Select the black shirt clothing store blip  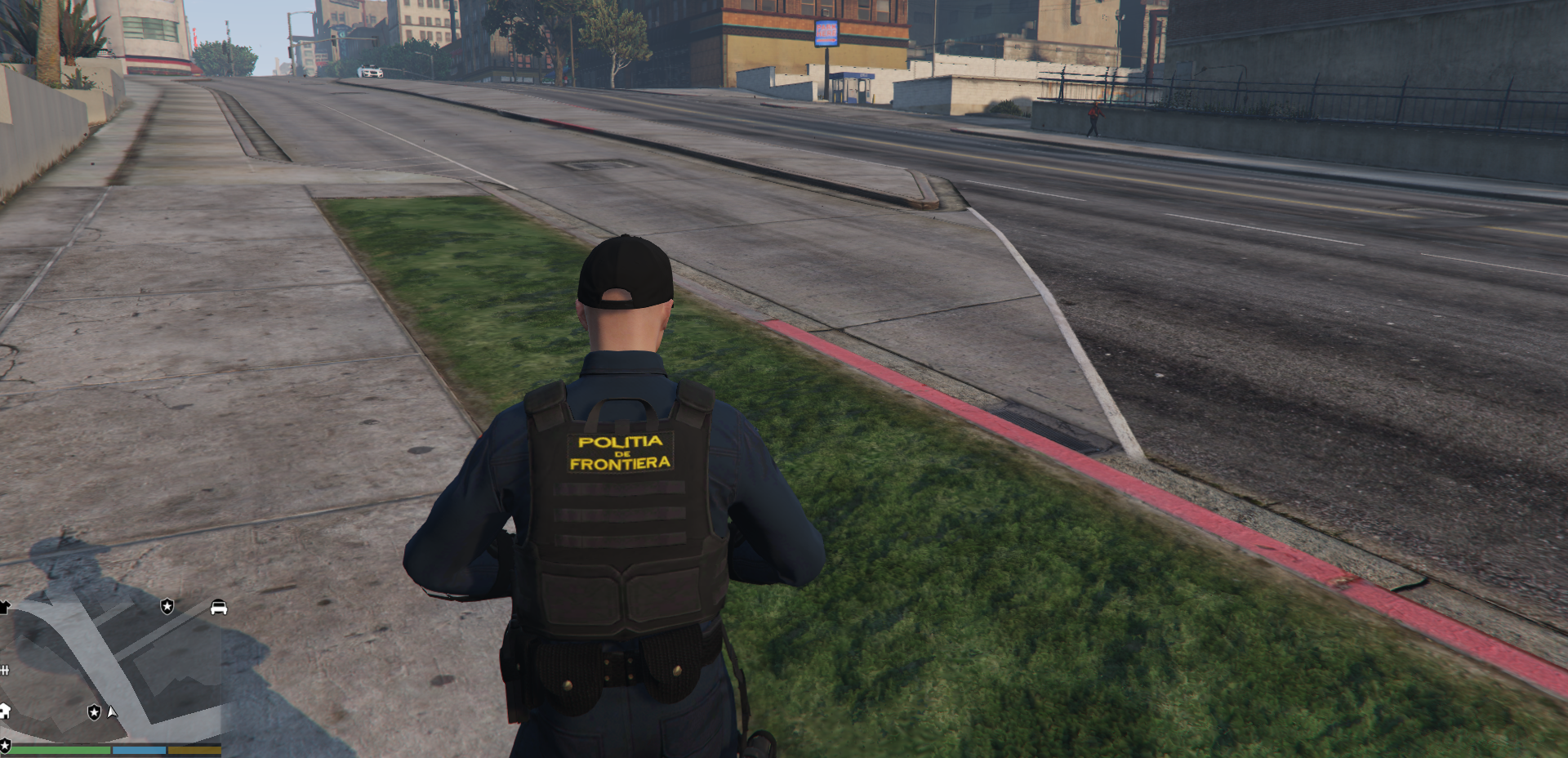click(x=4, y=607)
